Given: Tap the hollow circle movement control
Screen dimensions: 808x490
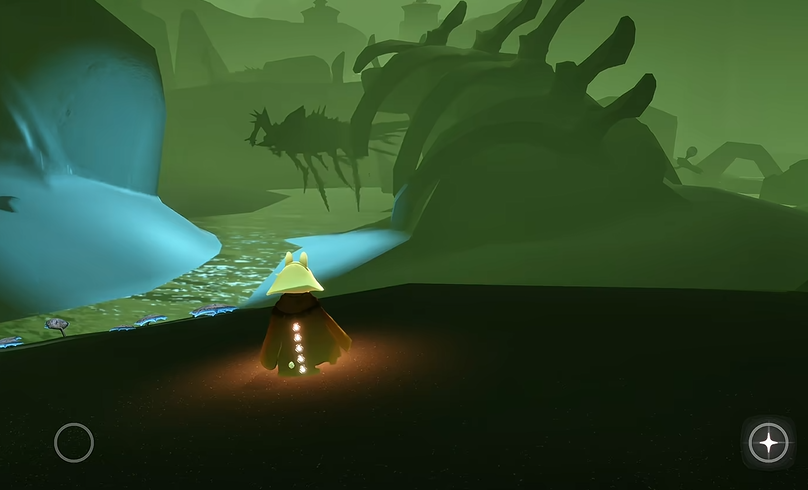Looking at the screenshot, I should pyautogui.click(x=74, y=442).
